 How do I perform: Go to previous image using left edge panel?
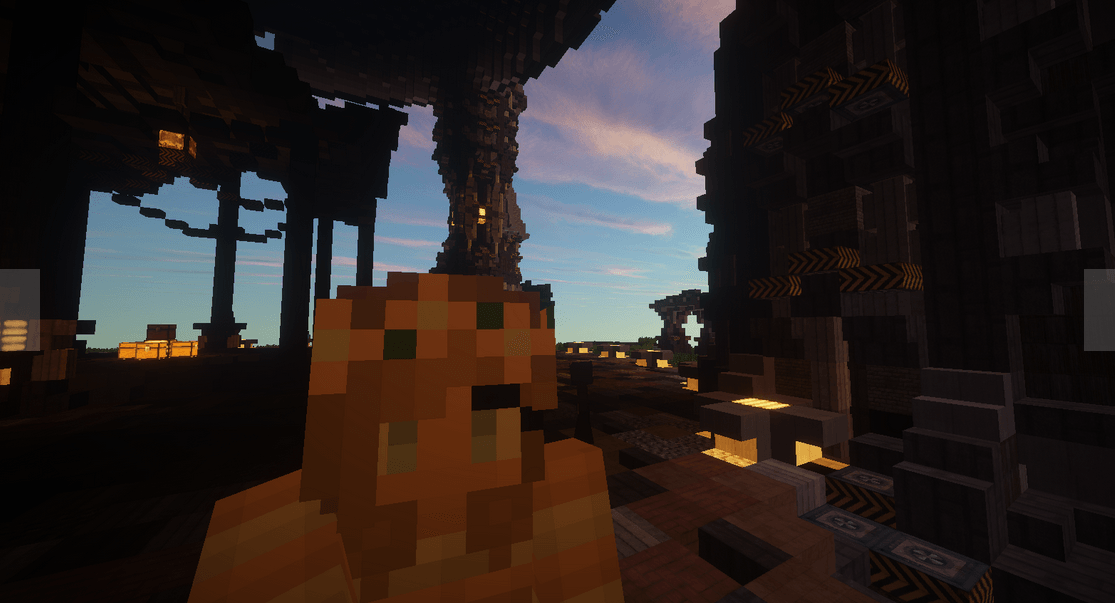coord(19,310)
